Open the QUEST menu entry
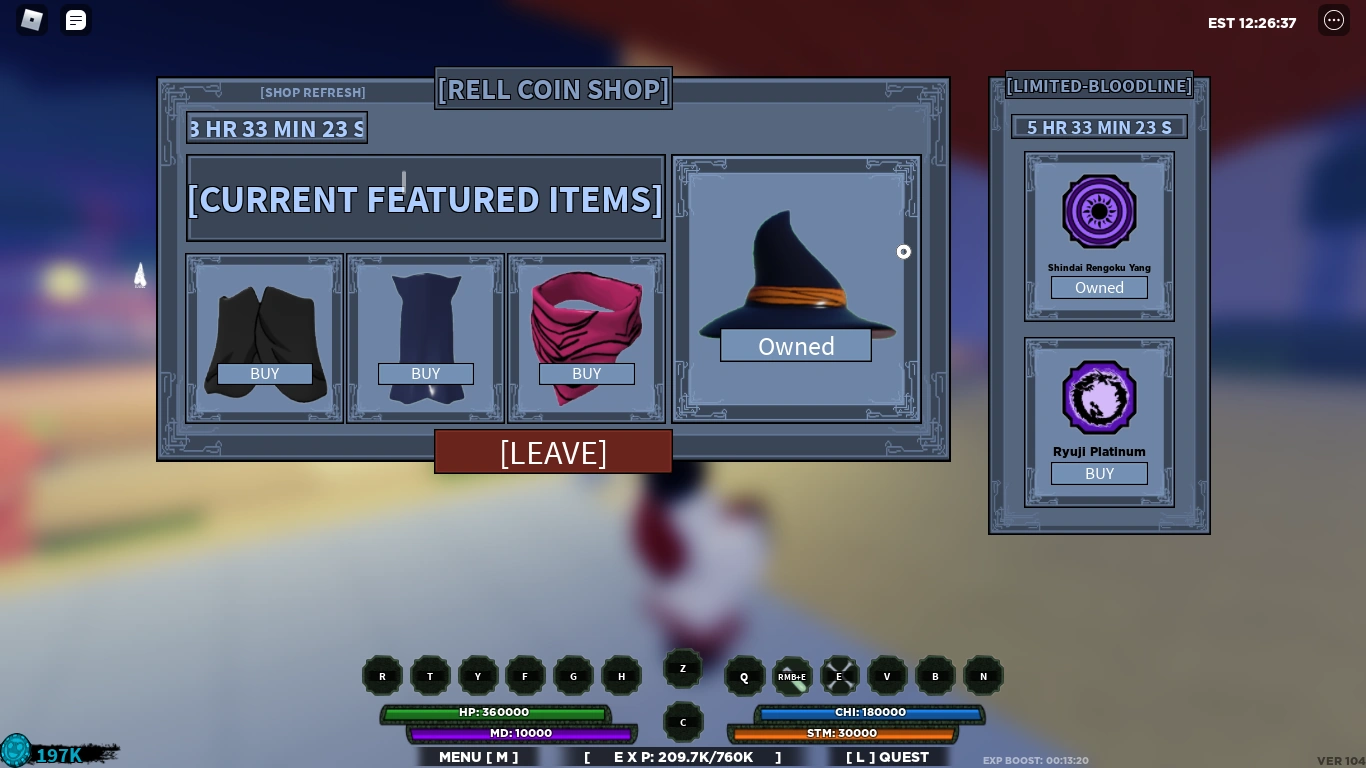The height and width of the screenshot is (768, 1366). (887, 757)
